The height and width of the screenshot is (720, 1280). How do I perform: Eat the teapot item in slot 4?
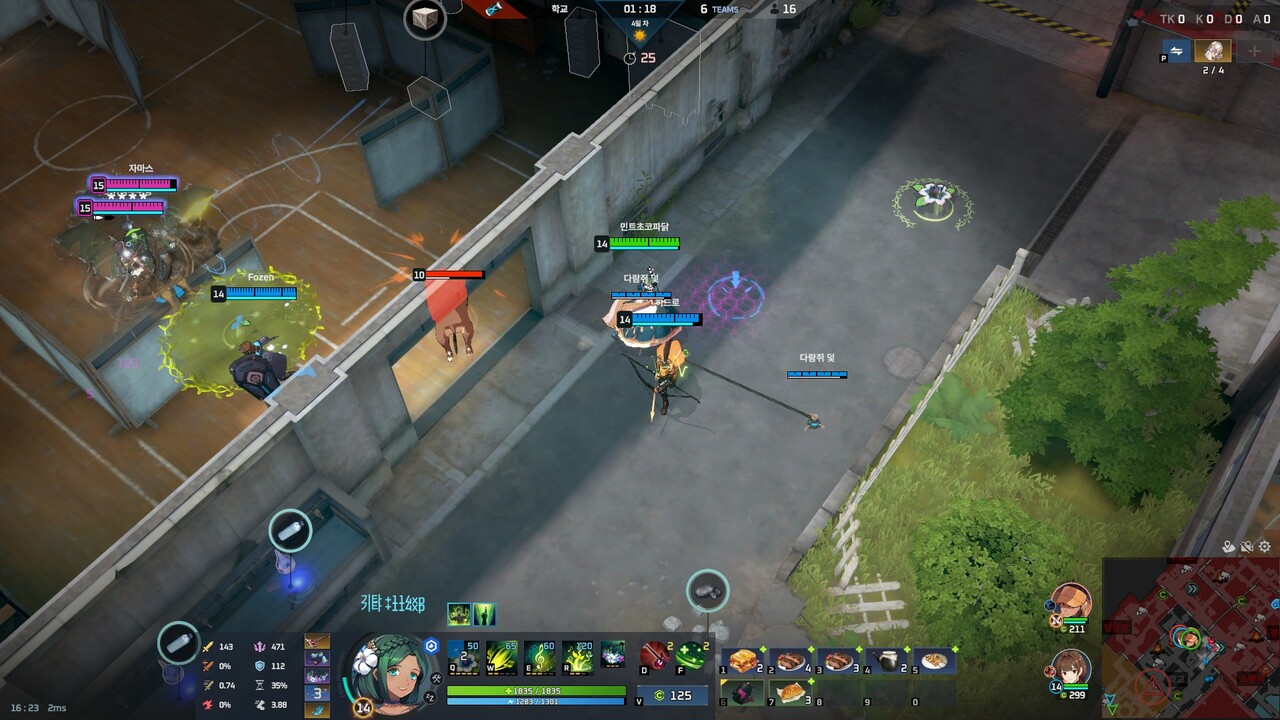(888, 661)
